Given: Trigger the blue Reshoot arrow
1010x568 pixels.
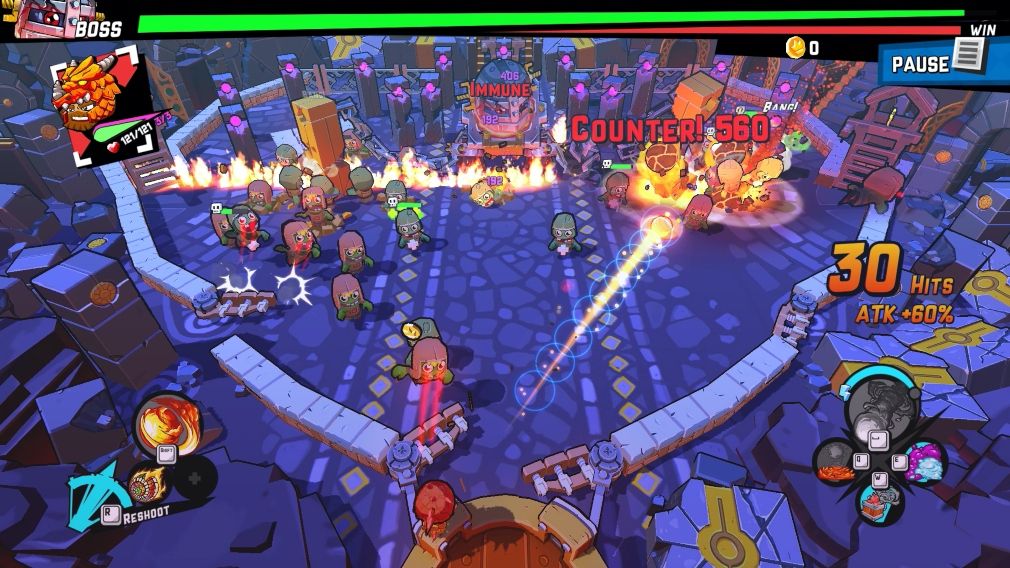Looking at the screenshot, I should tap(93, 493).
